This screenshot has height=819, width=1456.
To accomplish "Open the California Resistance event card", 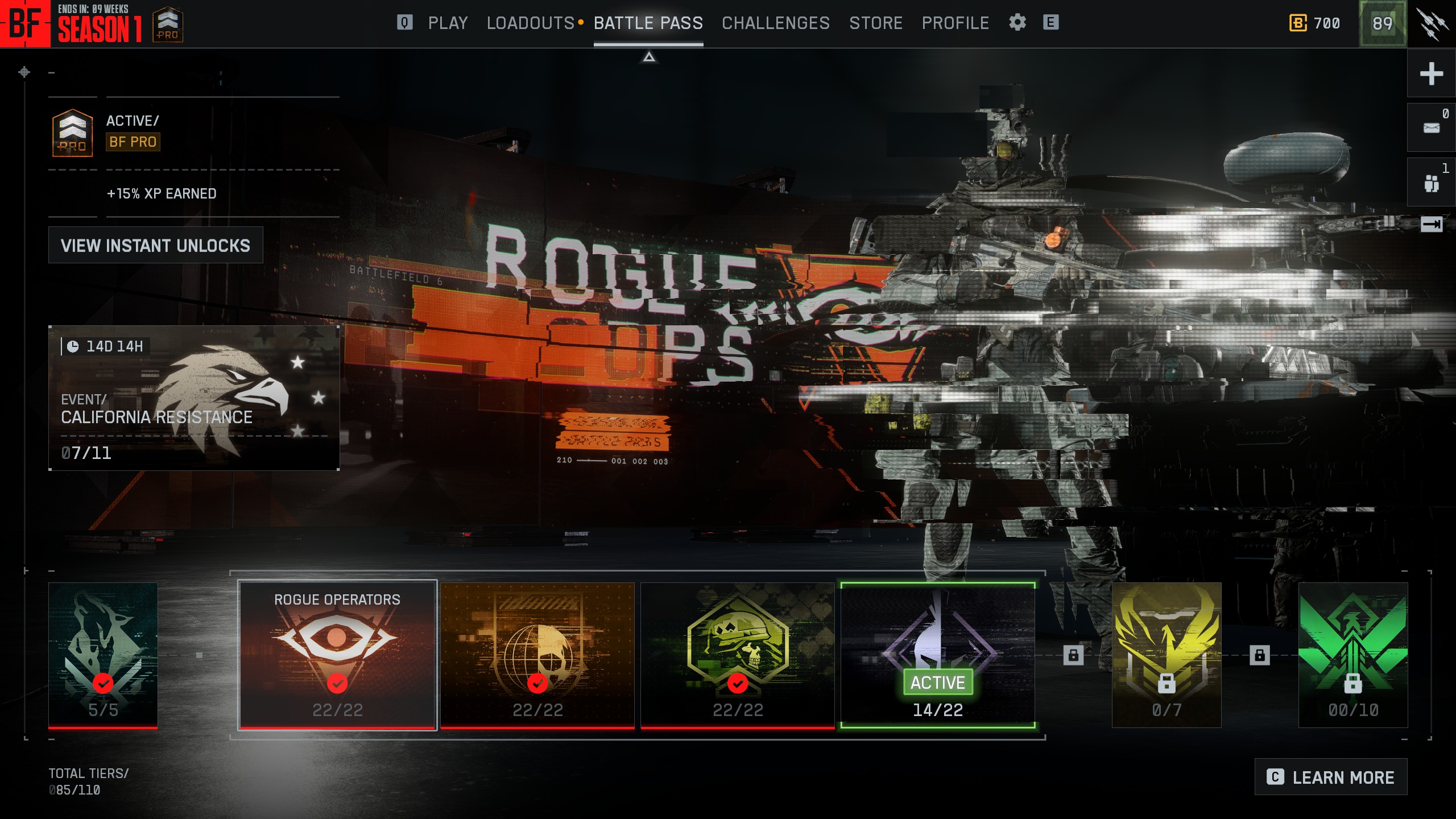I will [x=194, y=398].
